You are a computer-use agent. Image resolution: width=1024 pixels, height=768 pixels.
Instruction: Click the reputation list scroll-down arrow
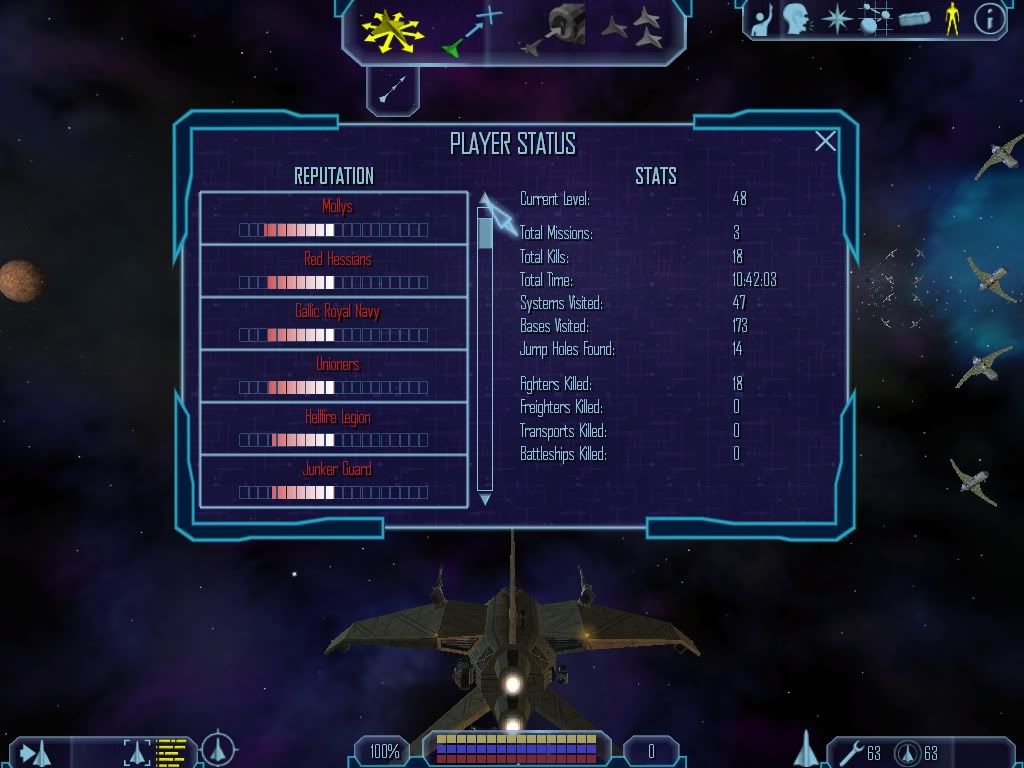[485, 498]
